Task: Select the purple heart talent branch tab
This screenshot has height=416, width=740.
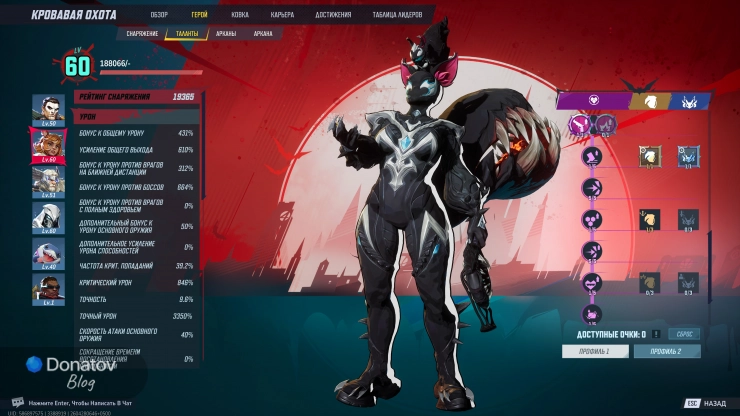Action: click(x=592, y=101)
